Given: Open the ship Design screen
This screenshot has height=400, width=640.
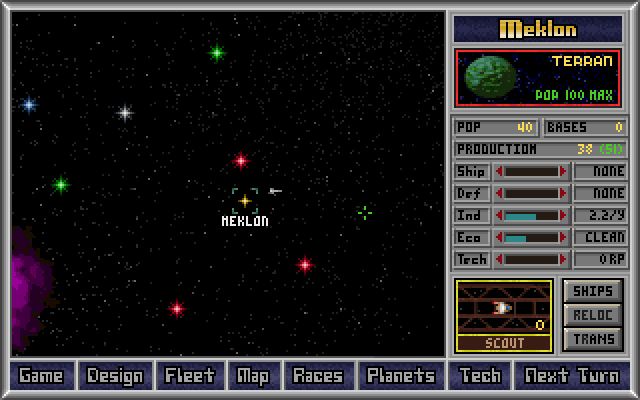Looking at the screenshot, I should (115, 376).
